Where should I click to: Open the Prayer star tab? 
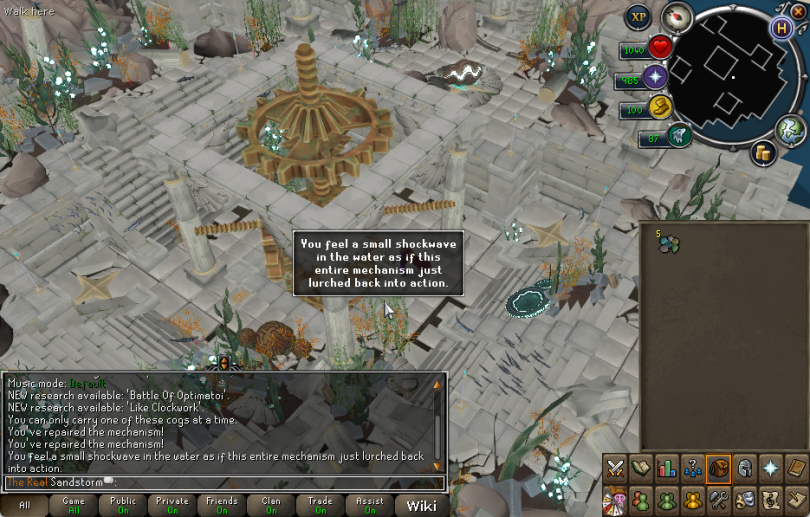[x=771, y=468]
